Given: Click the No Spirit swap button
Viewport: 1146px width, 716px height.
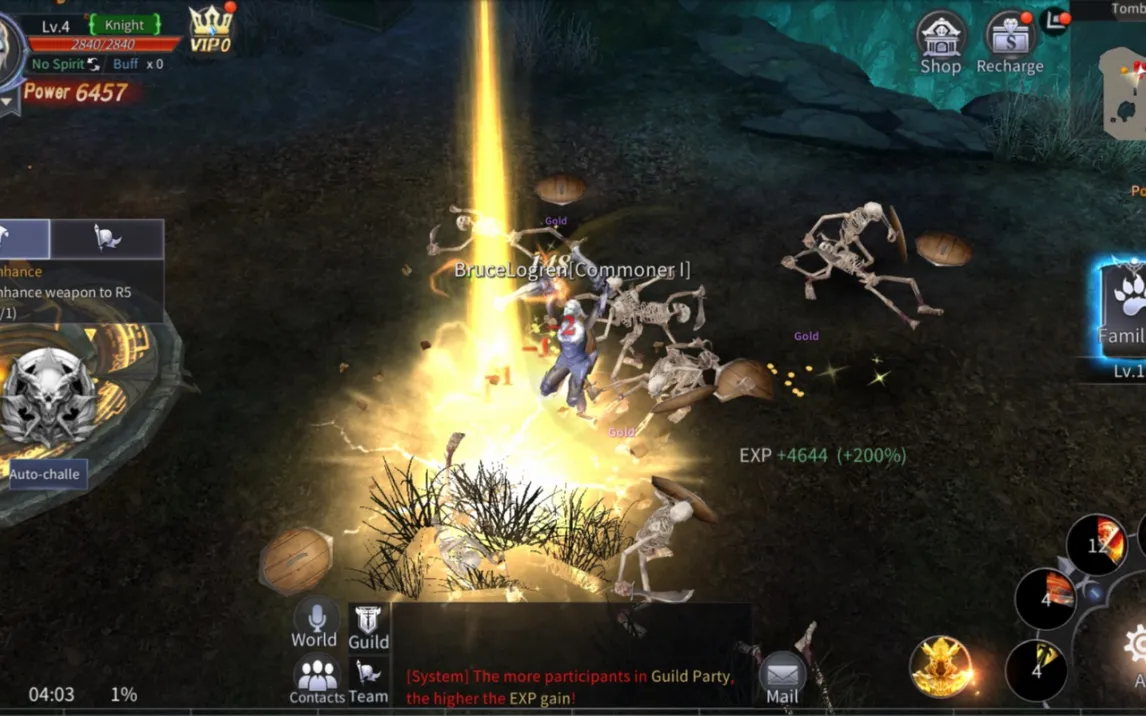Looking at the screenshot, I should point(93,64).
